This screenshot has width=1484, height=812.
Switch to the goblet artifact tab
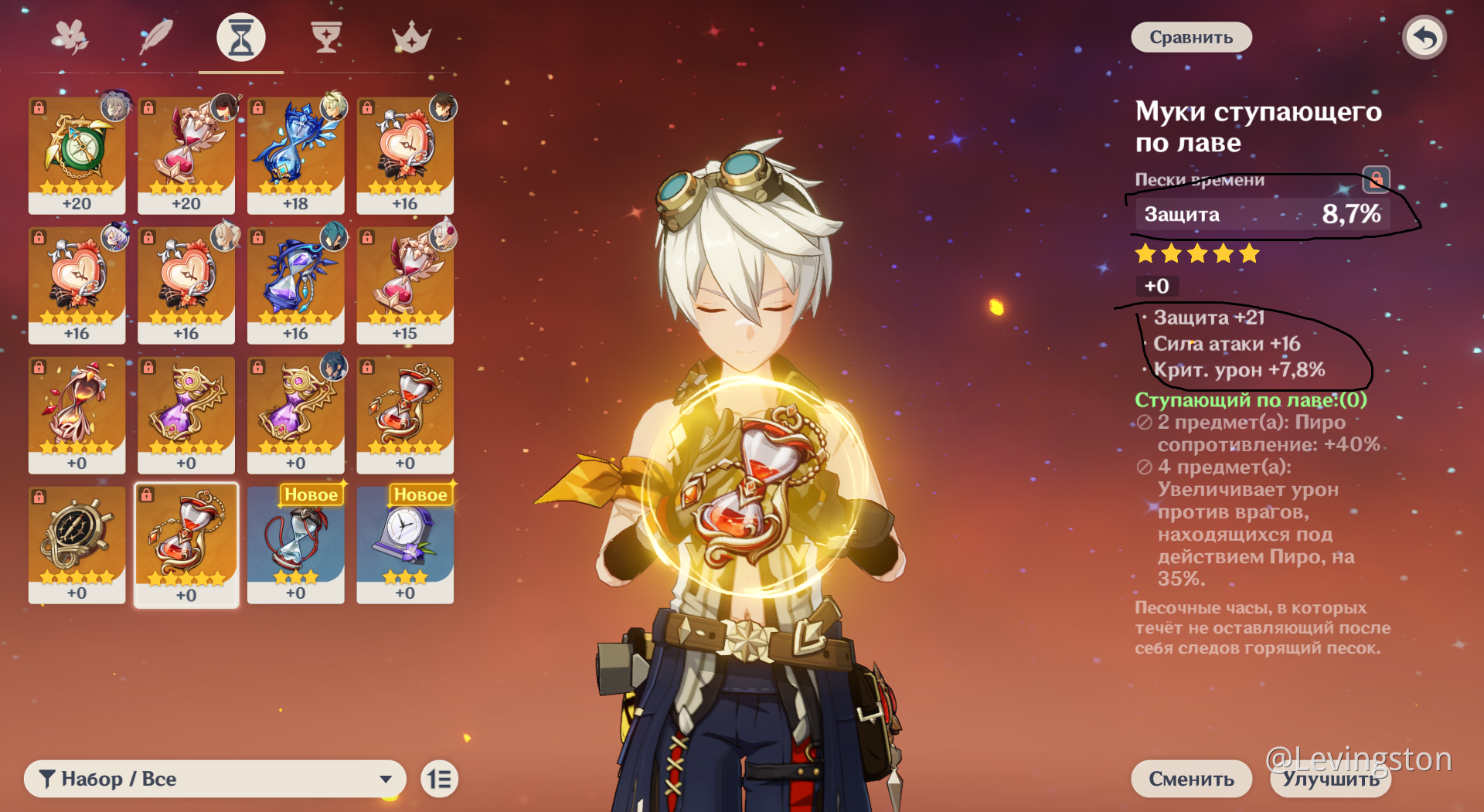click(x=326, y=37)
